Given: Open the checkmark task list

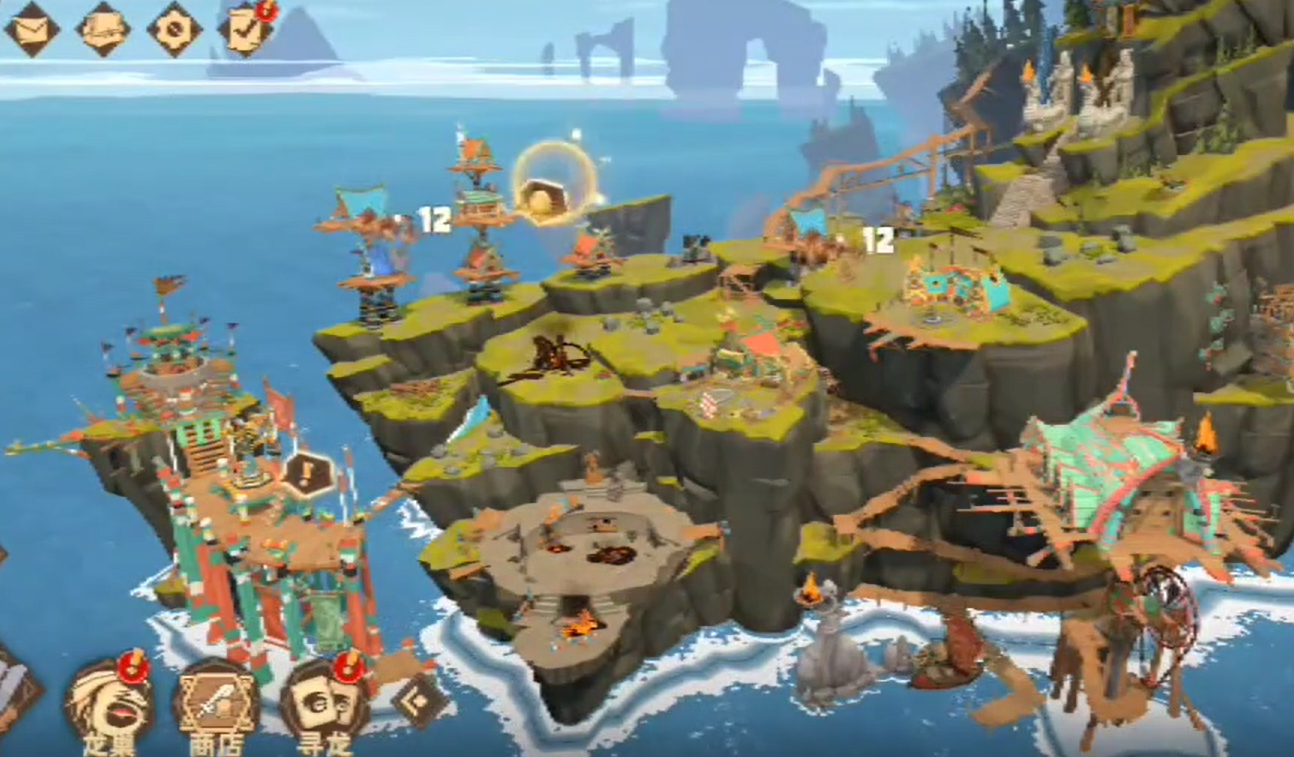Looking at the screenshot, I should pyautogui.click(x=245, y=30).
